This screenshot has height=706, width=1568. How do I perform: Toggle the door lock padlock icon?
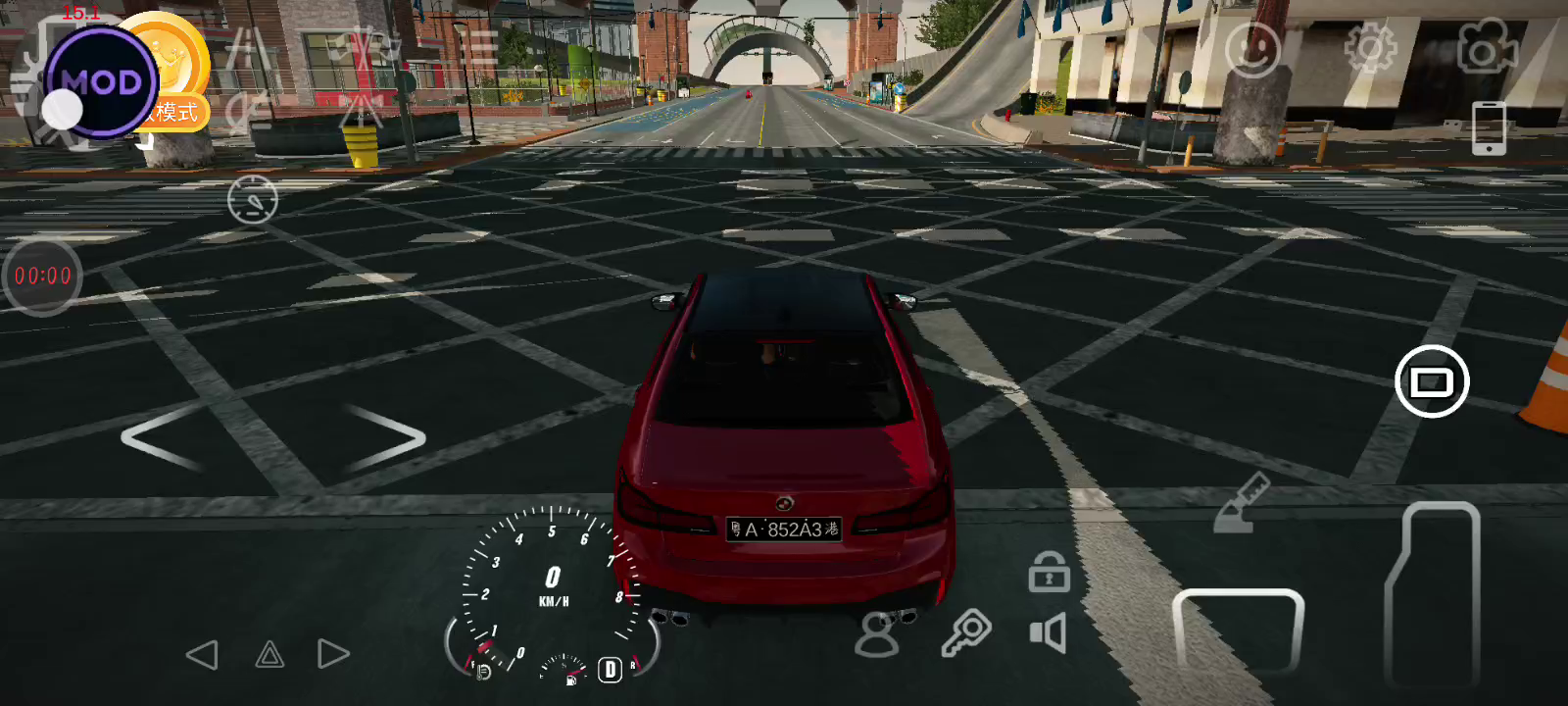(x=1049, y=572)
